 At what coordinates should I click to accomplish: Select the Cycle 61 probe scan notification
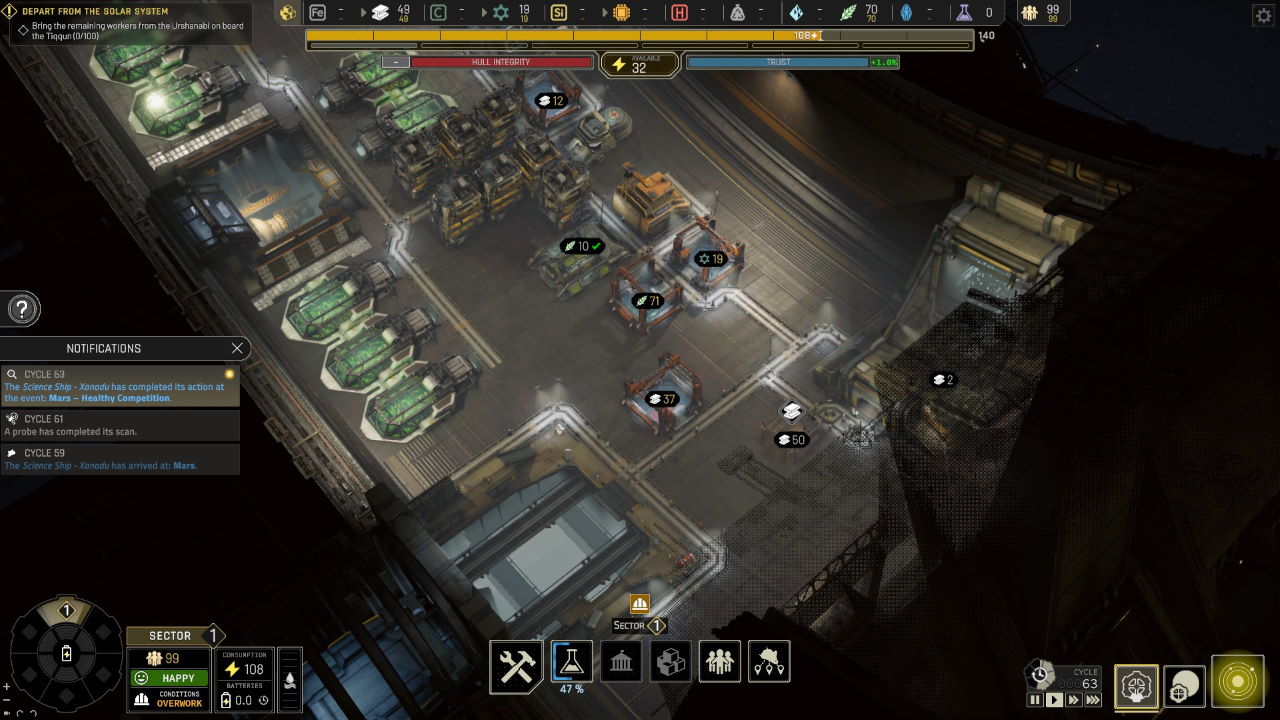click(x=120, y=425)
